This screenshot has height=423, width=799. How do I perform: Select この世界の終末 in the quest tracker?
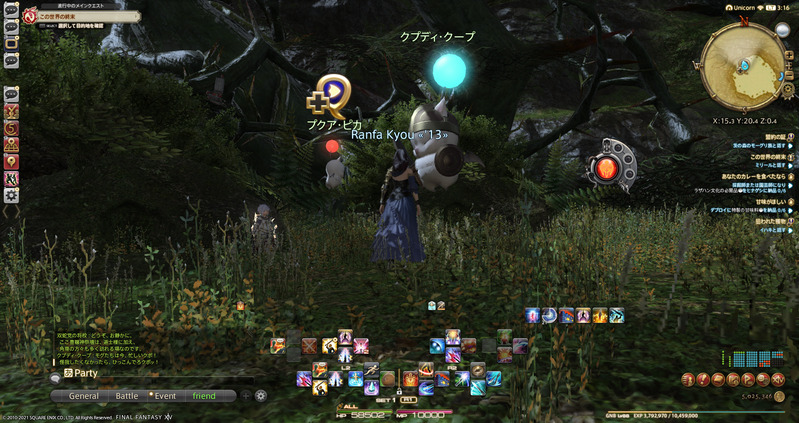tap(762, 157)
